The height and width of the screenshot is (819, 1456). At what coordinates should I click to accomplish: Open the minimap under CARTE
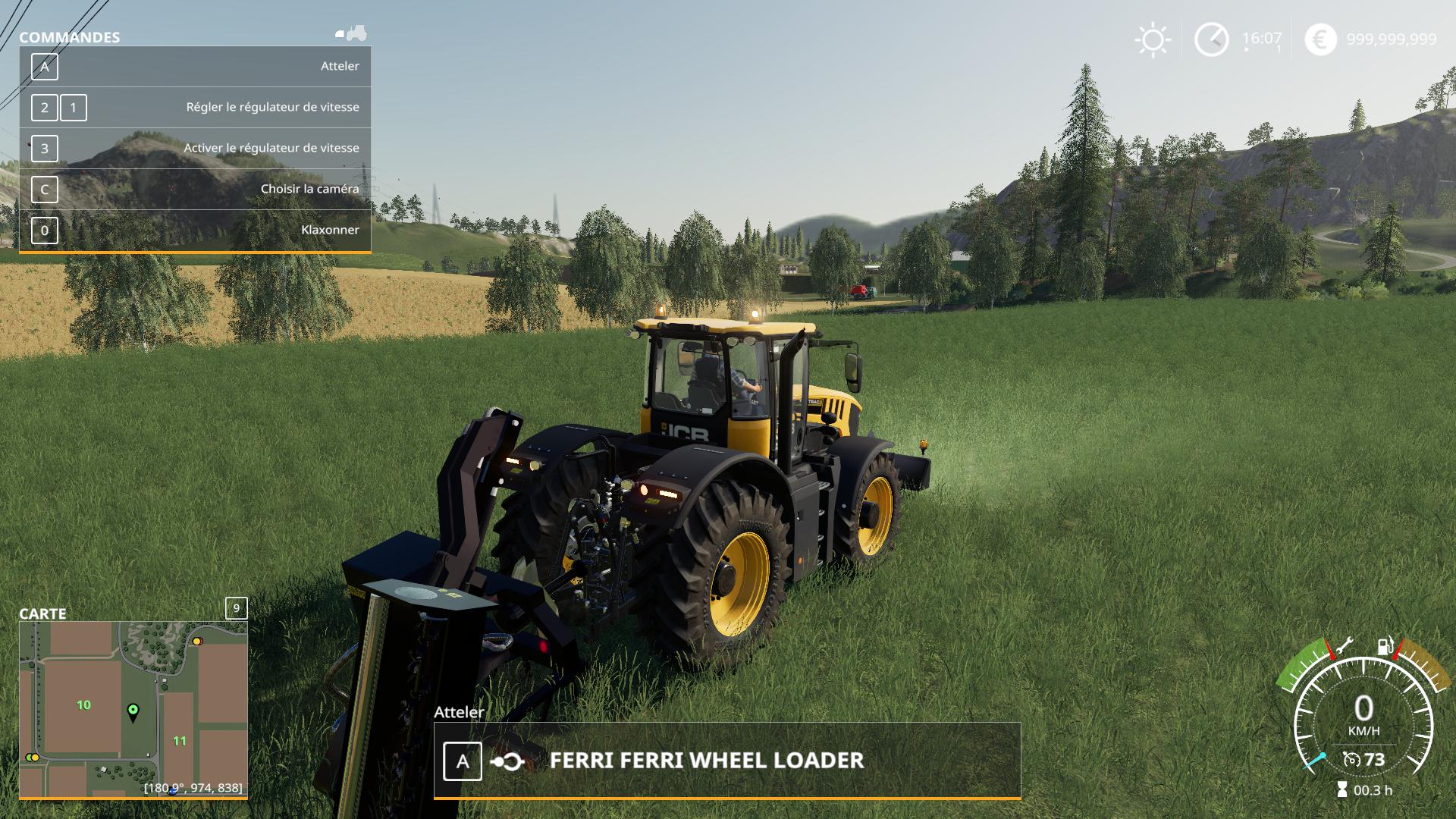[x=133, y=708]
